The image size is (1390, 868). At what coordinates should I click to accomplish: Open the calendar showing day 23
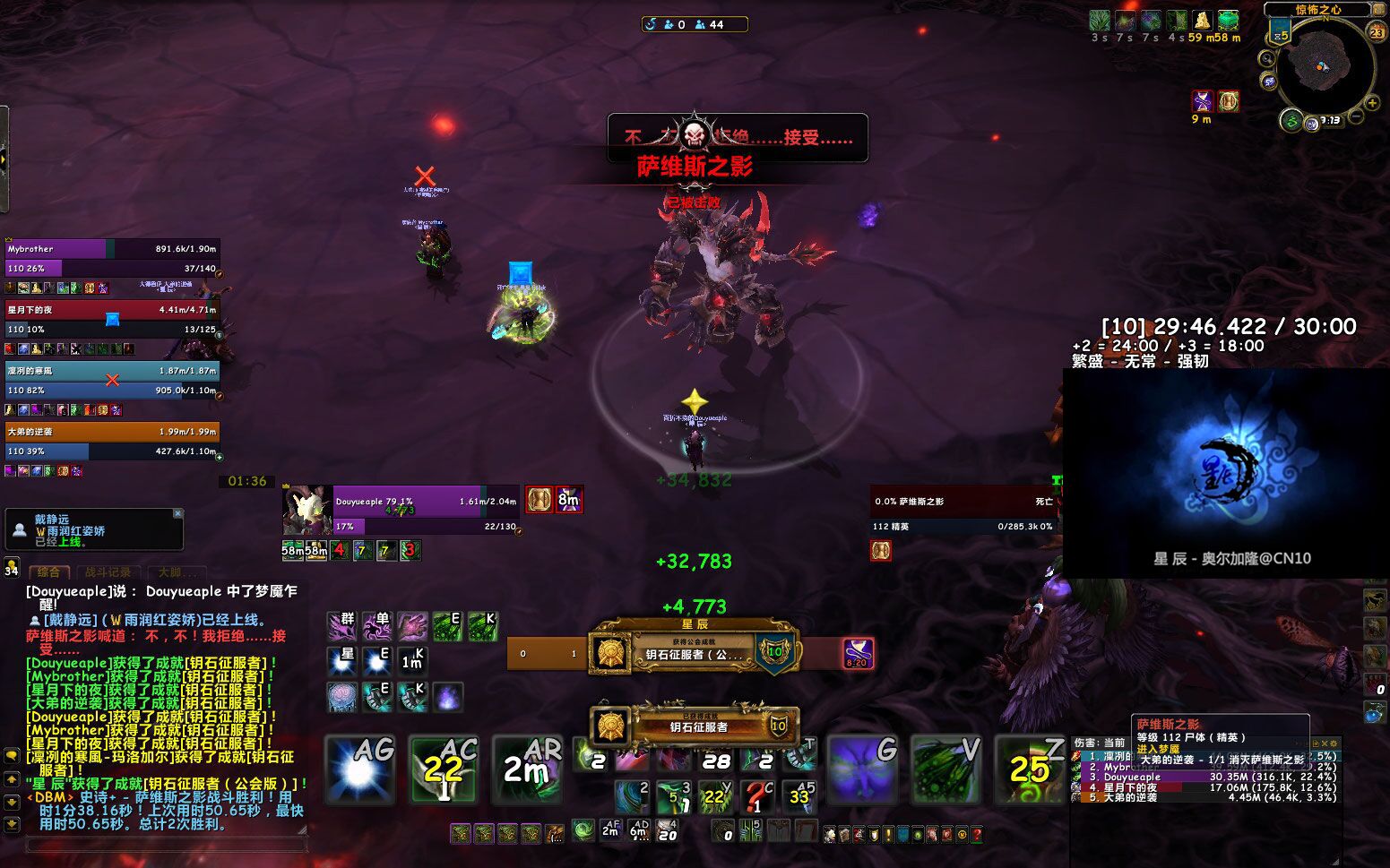pos(1377,32)
